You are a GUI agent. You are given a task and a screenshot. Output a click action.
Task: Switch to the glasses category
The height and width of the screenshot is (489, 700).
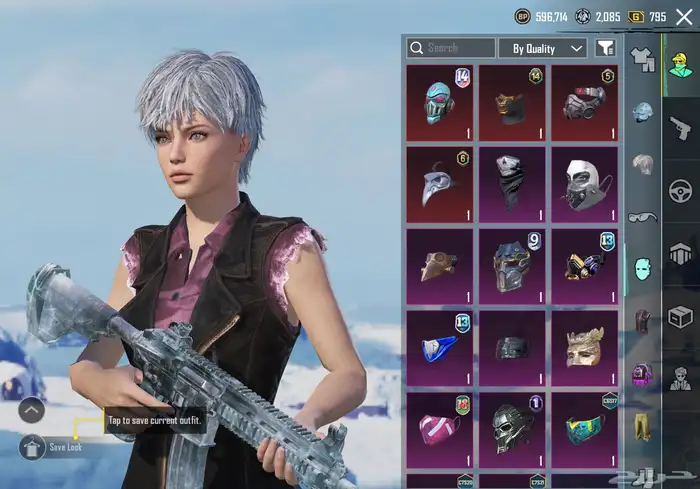pos(643,217)
